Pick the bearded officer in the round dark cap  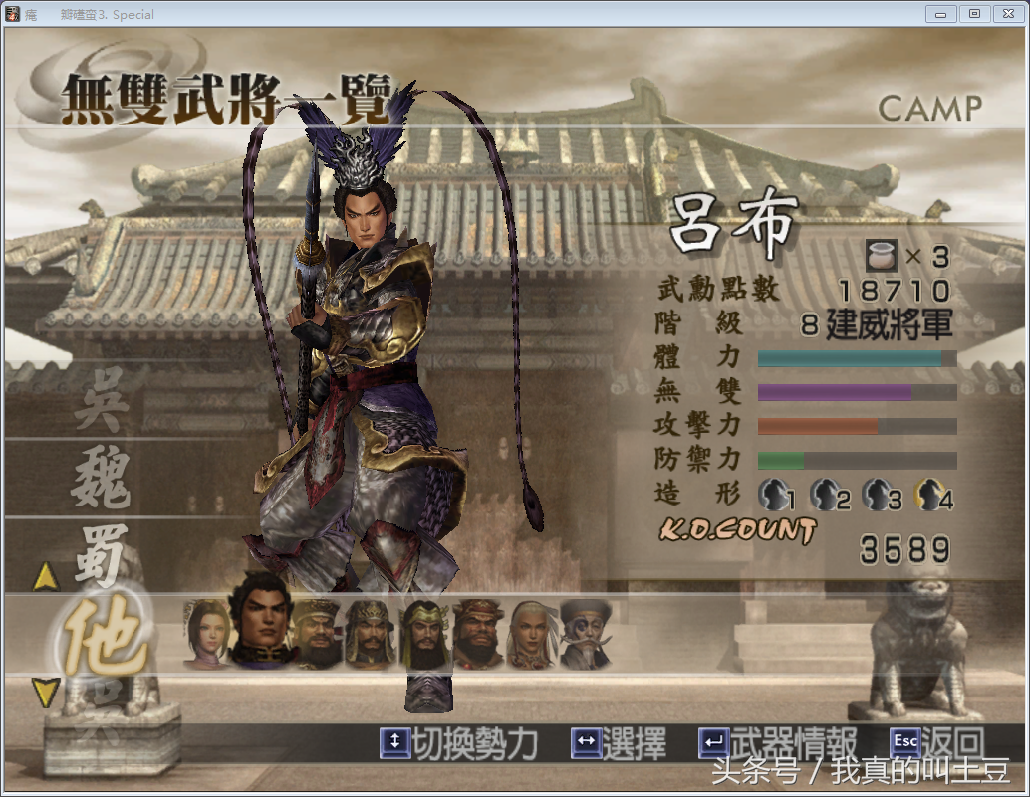click(315, 634)
